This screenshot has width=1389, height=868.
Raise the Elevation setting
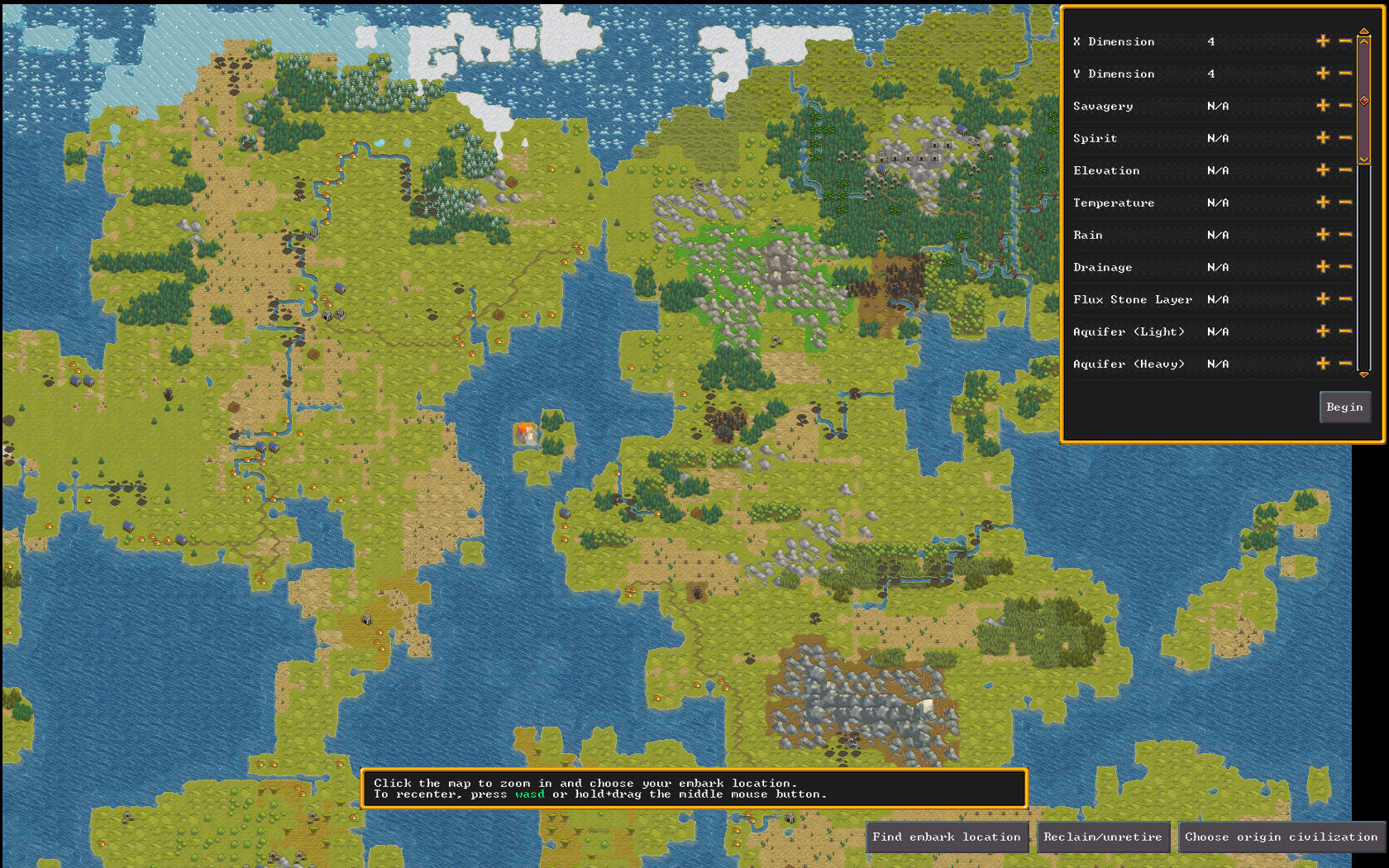1323,170
